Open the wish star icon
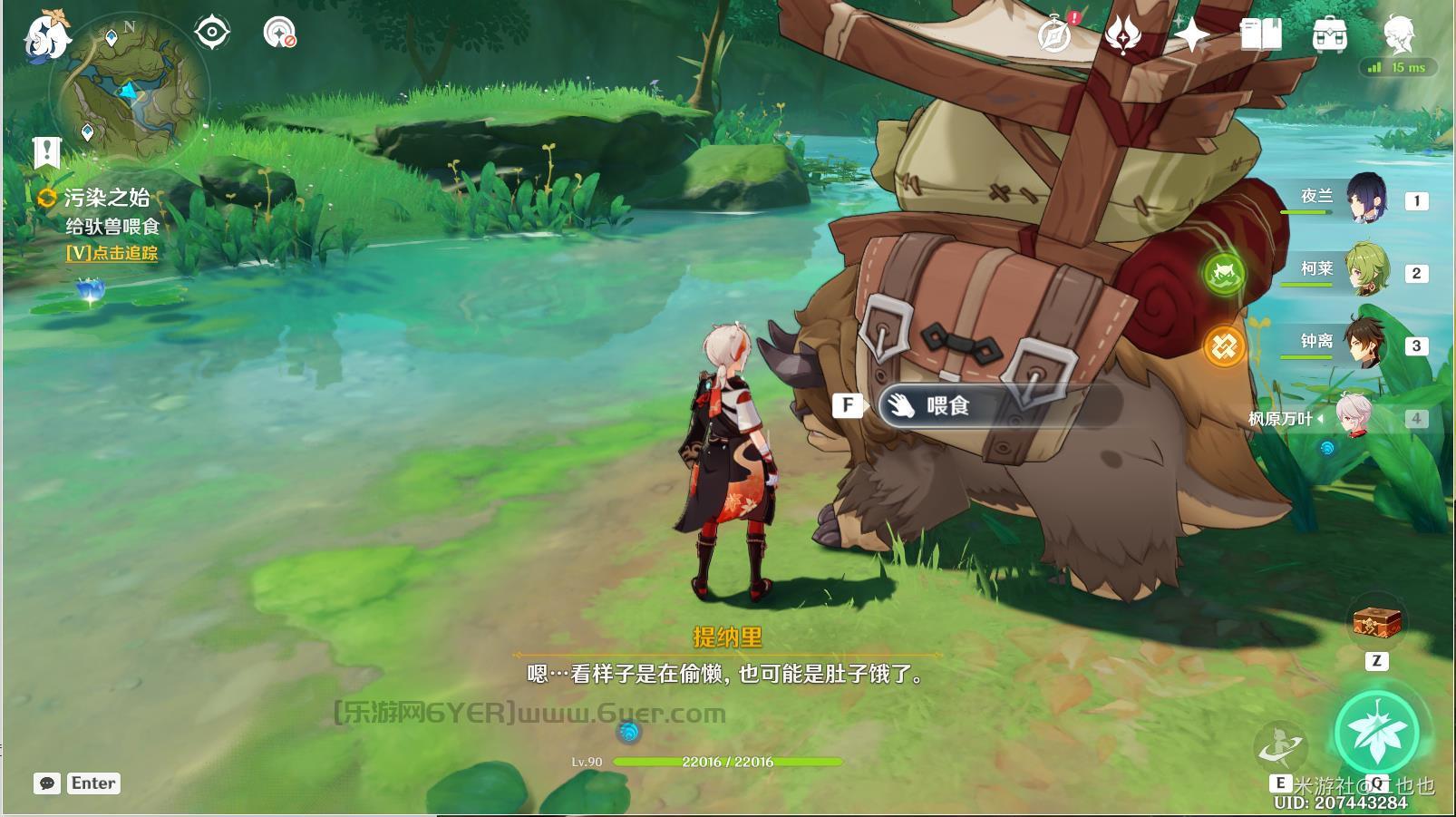 coord(1191,35)
